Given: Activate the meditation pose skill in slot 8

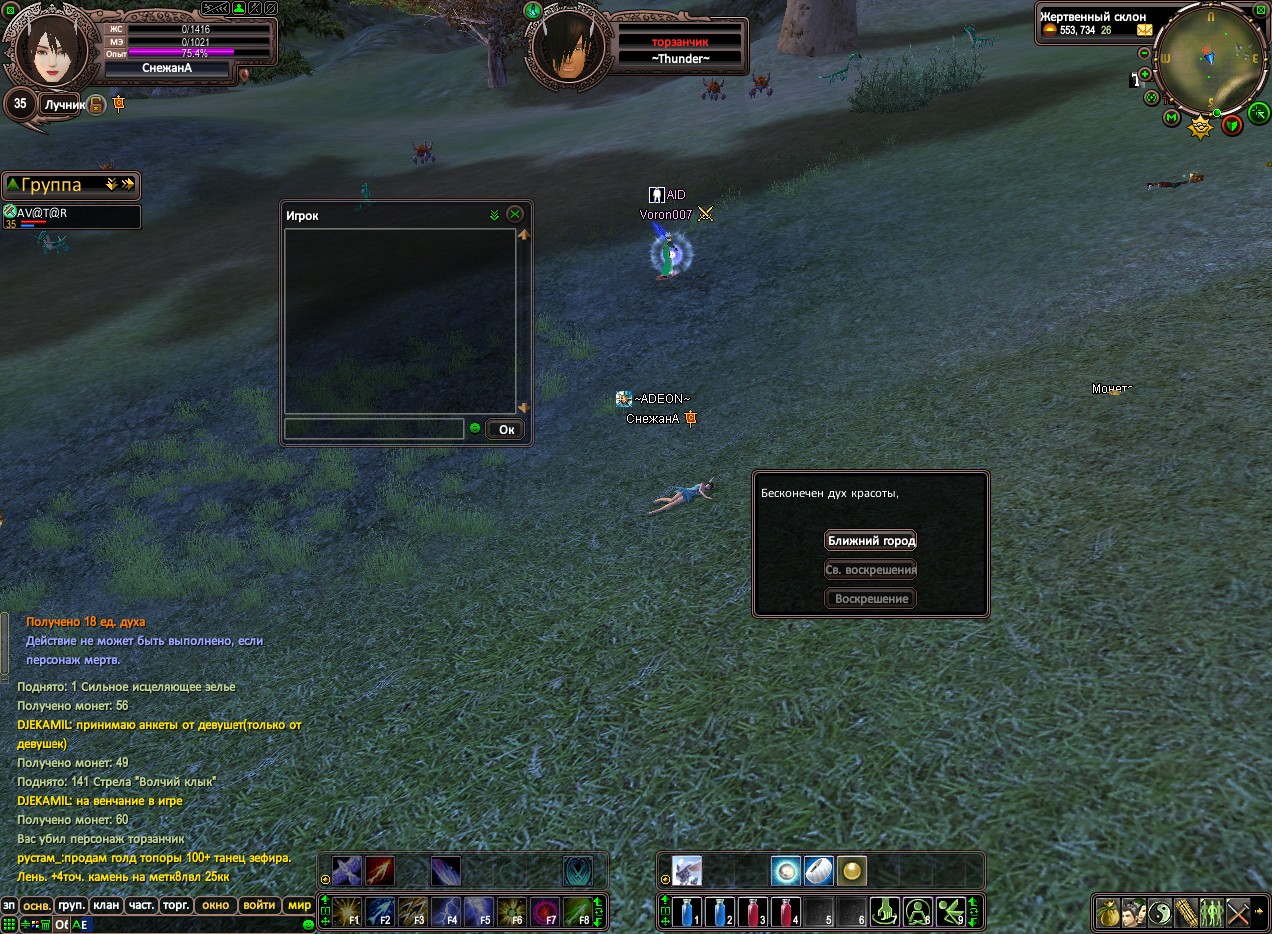Looking at the screenshot, I should 917,912.
